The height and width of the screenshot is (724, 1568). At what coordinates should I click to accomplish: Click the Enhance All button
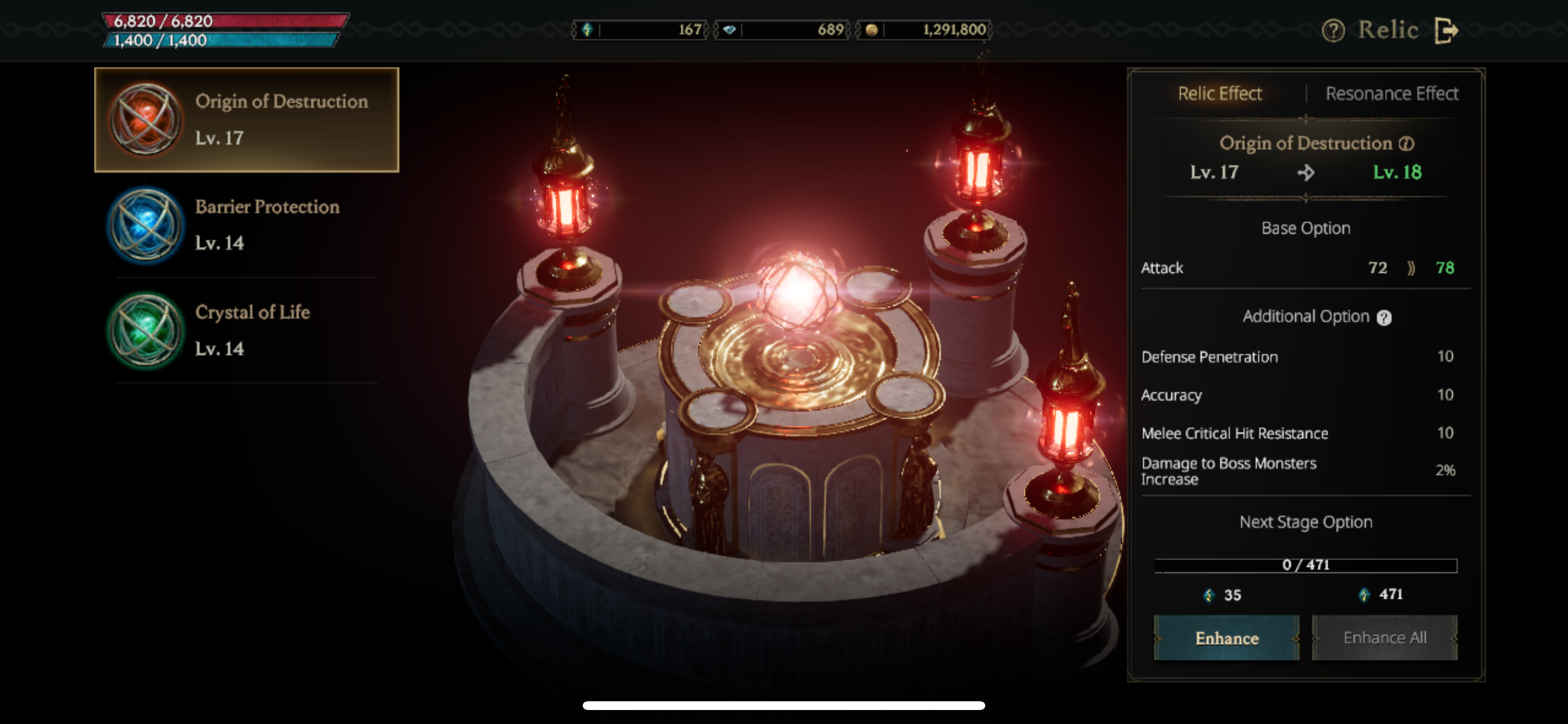pos(1385,638)
